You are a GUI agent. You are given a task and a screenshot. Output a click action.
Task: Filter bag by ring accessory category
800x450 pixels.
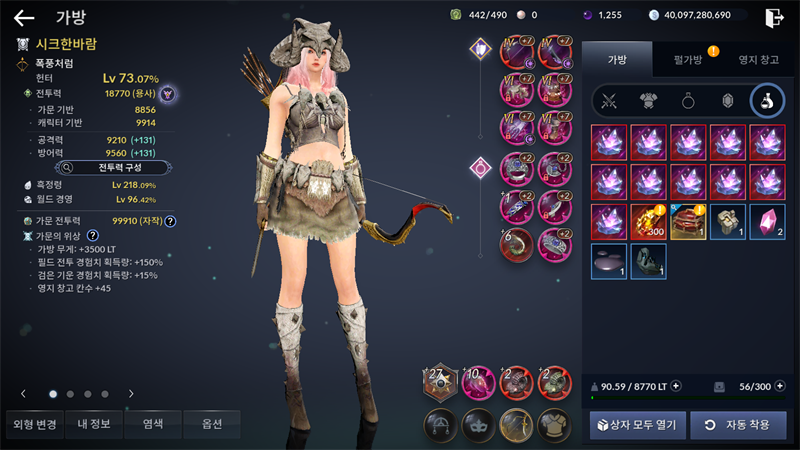click(x=689, y=101)
